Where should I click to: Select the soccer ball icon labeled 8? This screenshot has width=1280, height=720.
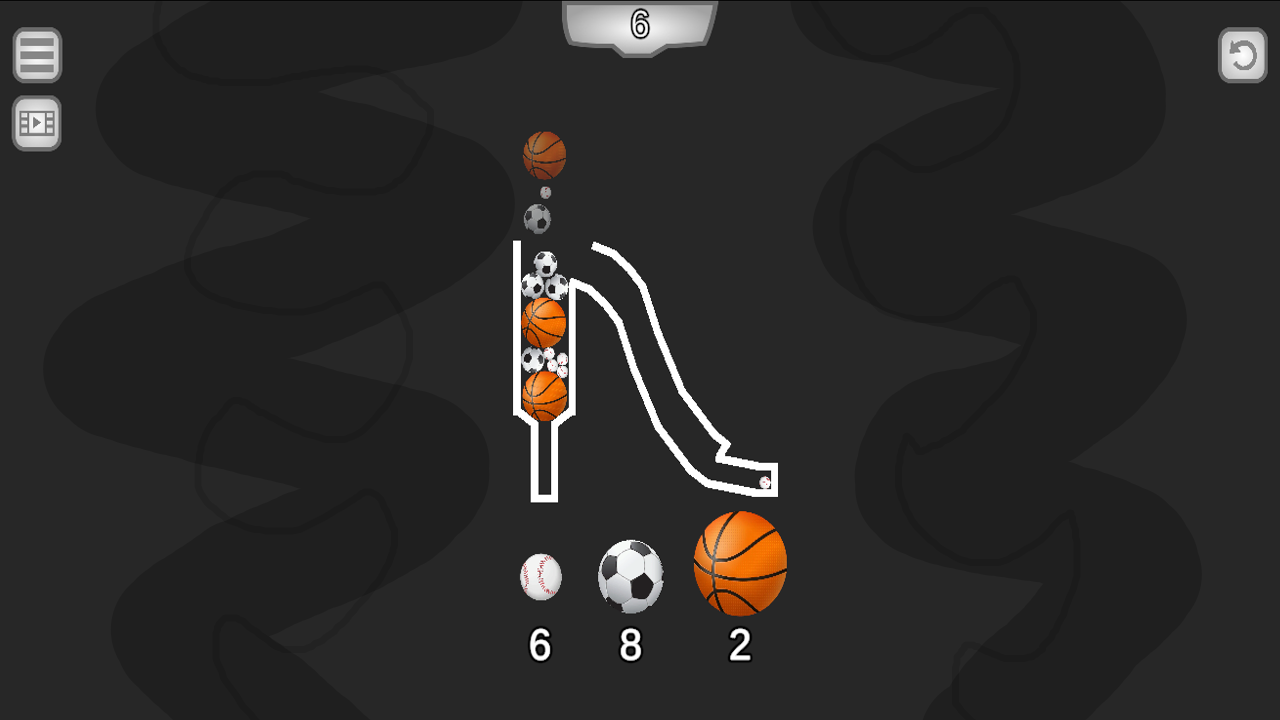(x=631, y=578)
